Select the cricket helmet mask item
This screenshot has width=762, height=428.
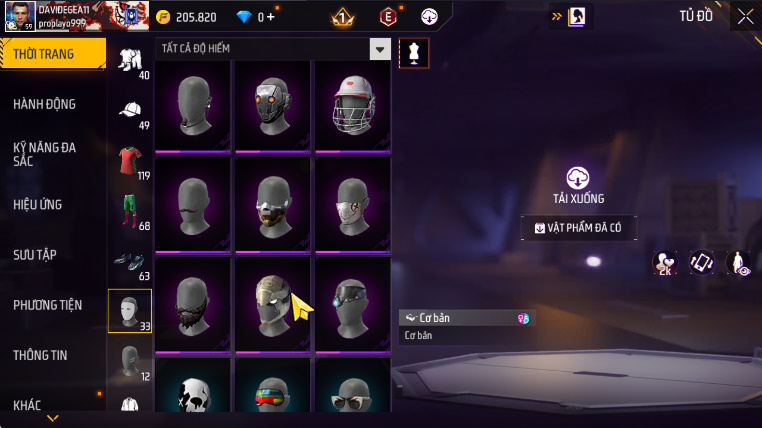pos(352,105)
